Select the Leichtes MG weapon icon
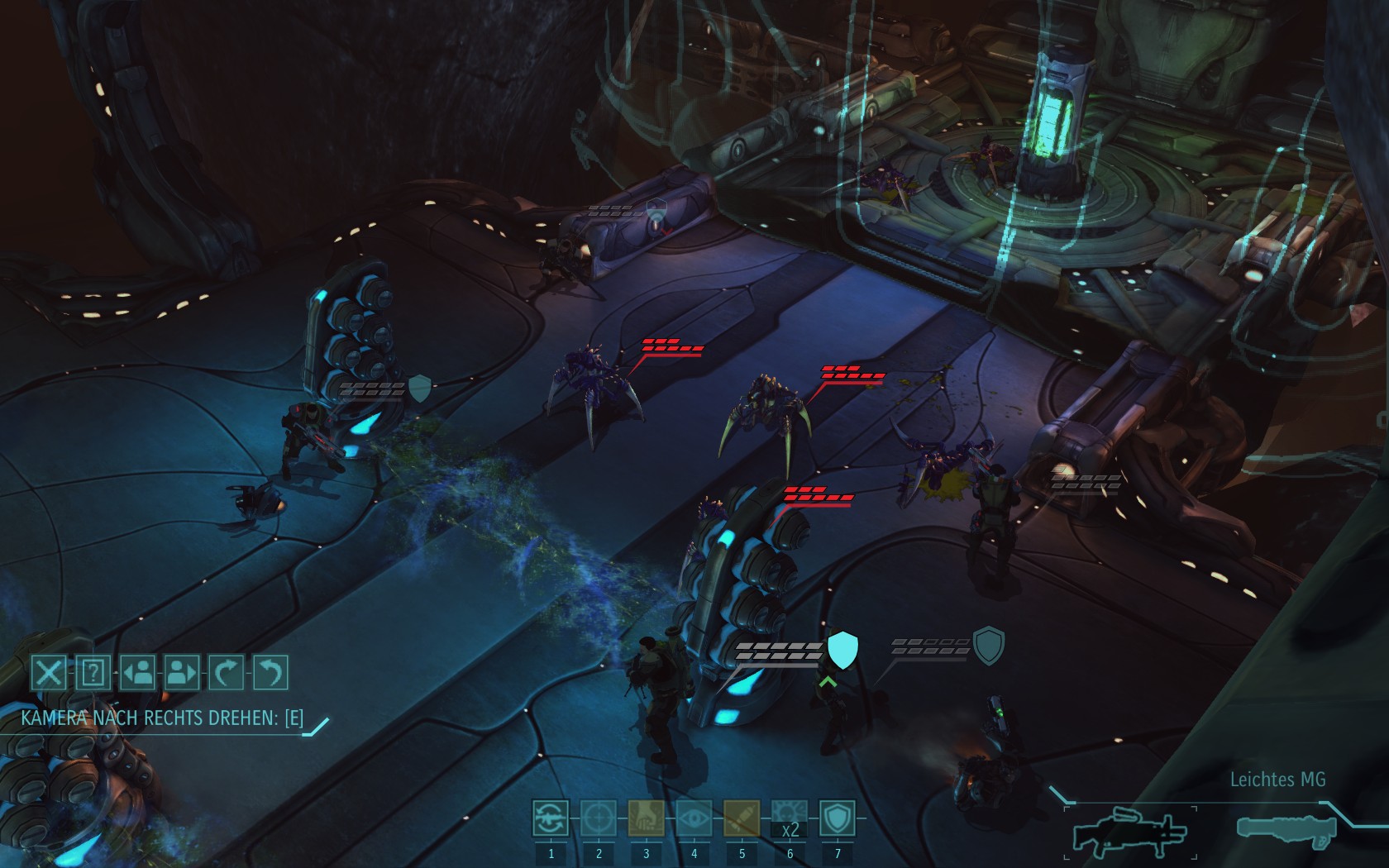The image size is (1389, 868). [x=1129, y=831]
